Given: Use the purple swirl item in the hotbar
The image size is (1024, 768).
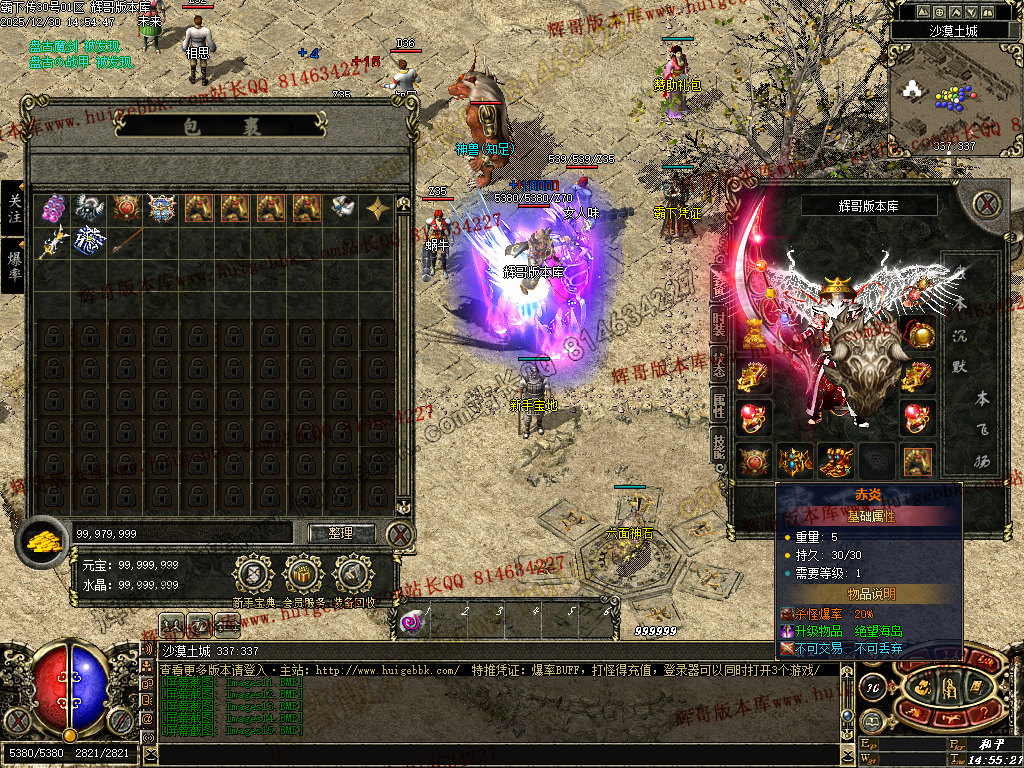Looking at the screenshot, I should (412, 622).
